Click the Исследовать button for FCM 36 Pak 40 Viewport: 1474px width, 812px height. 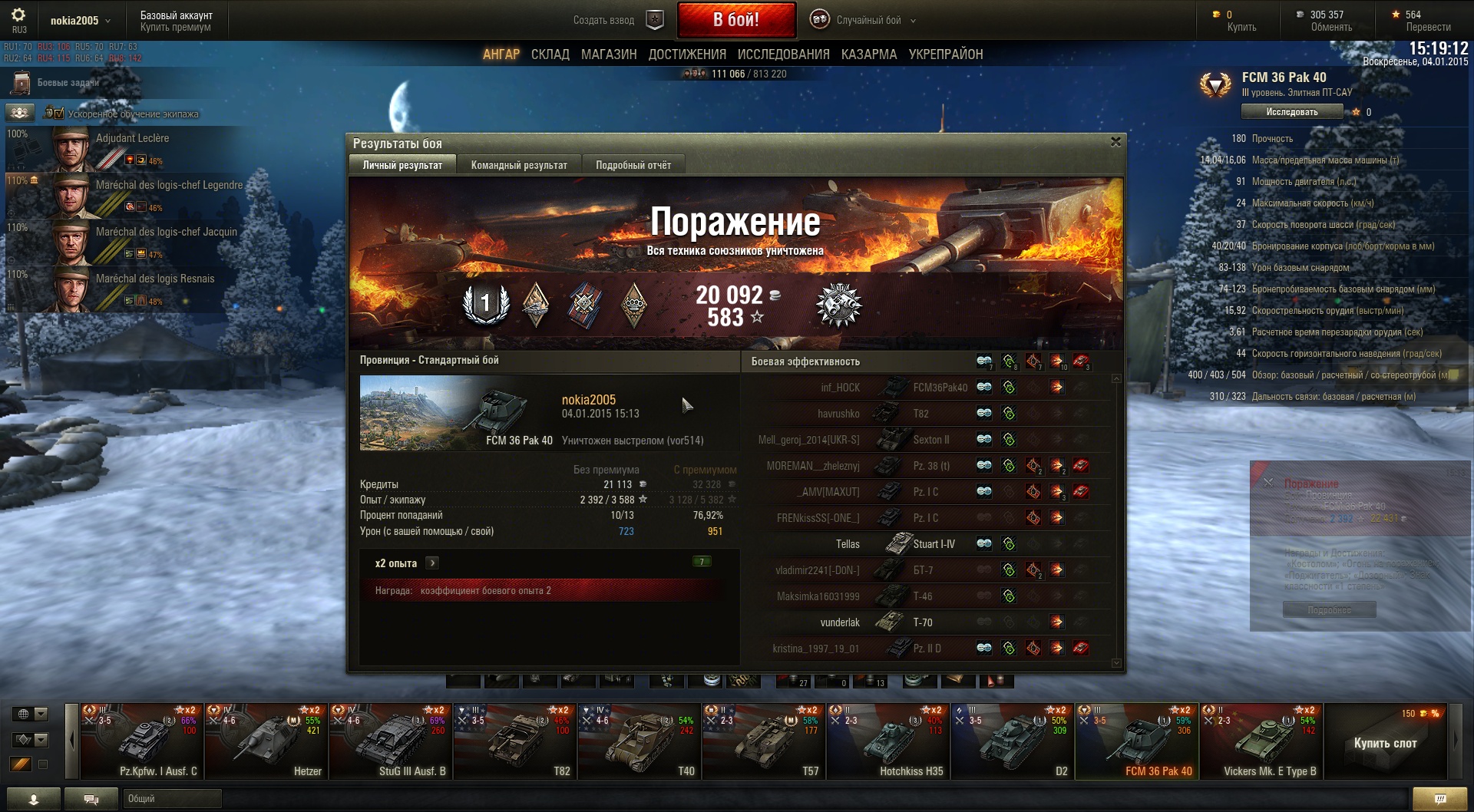click(1291, 112)
